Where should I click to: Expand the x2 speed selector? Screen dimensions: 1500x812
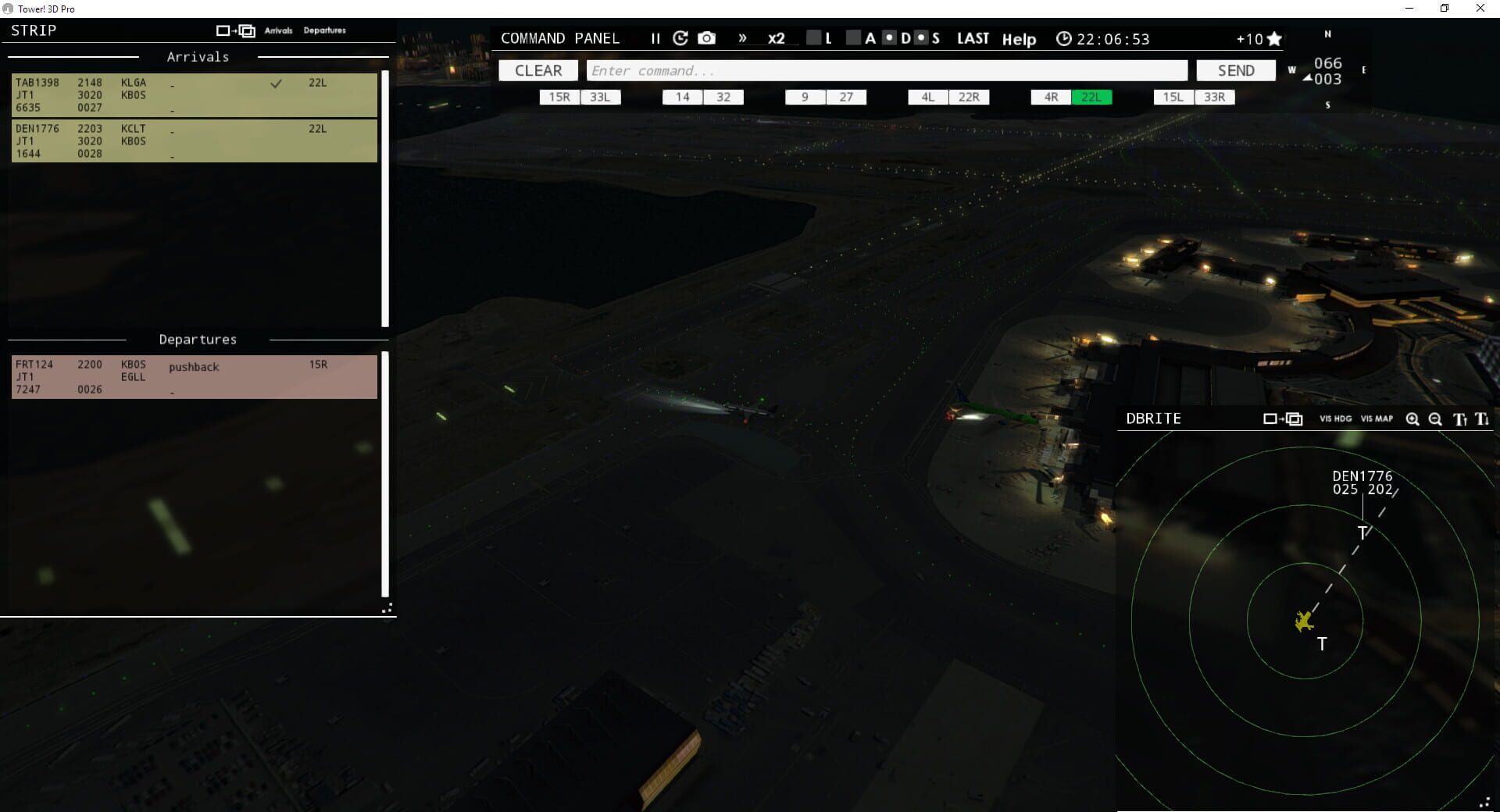point(775,38)
